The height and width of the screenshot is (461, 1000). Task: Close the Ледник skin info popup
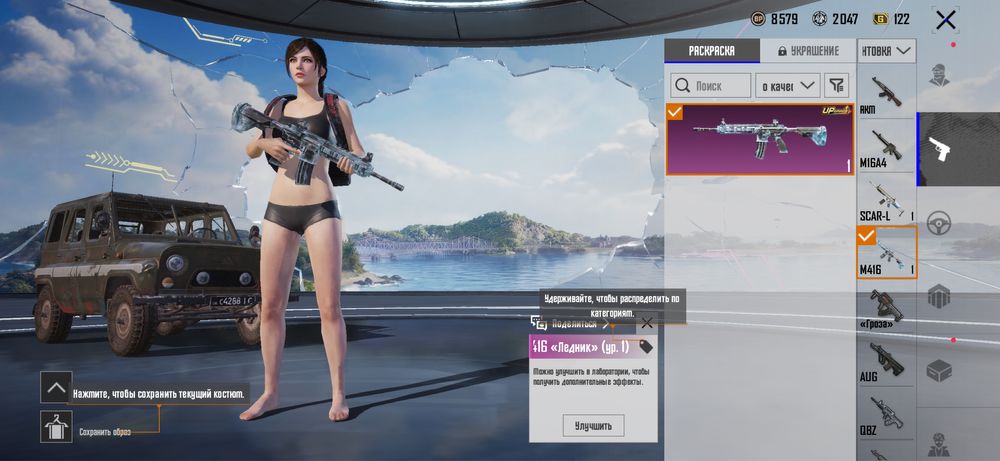pos(647,323)
